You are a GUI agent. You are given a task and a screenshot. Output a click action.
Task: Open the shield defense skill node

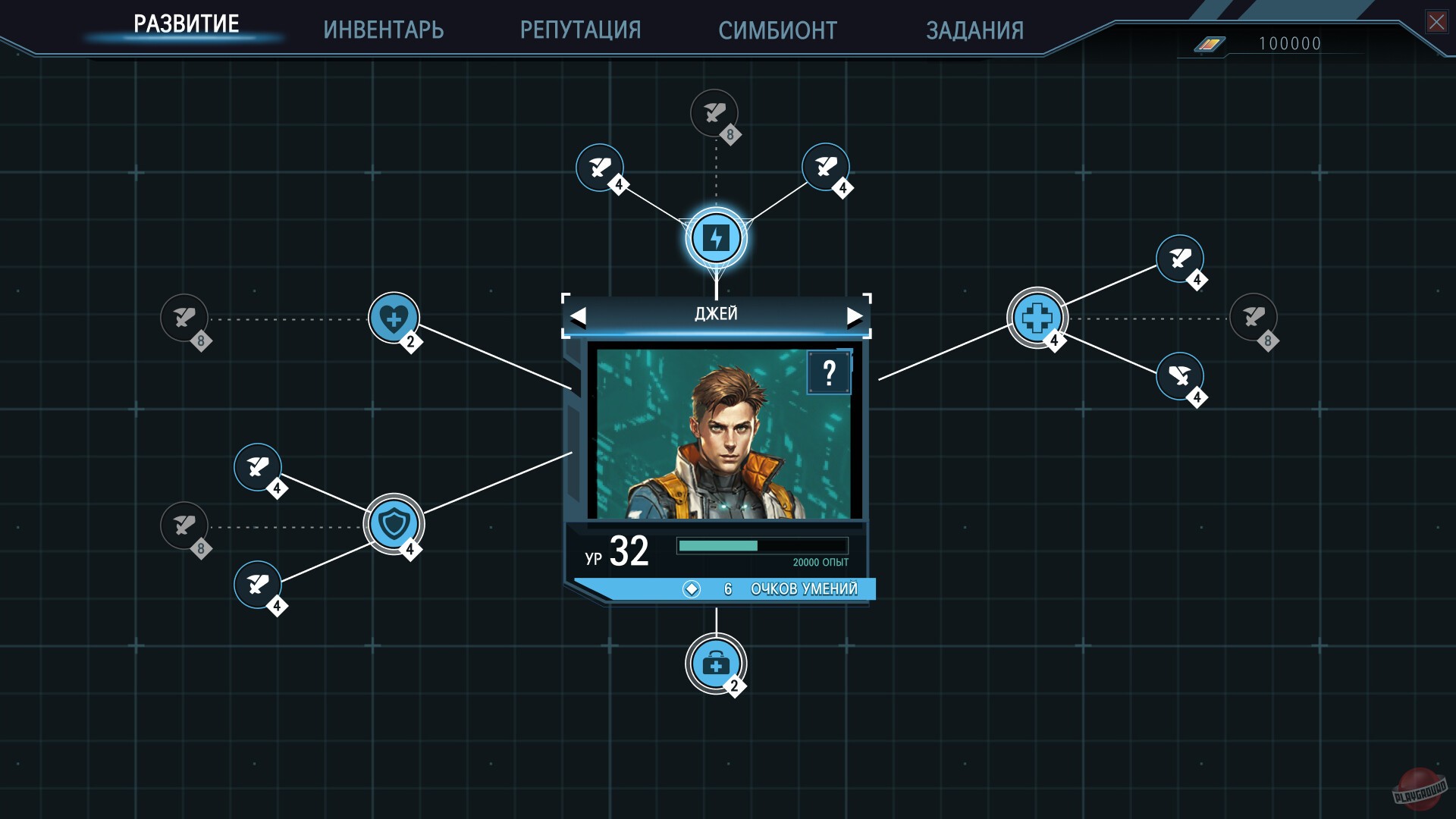394,523
